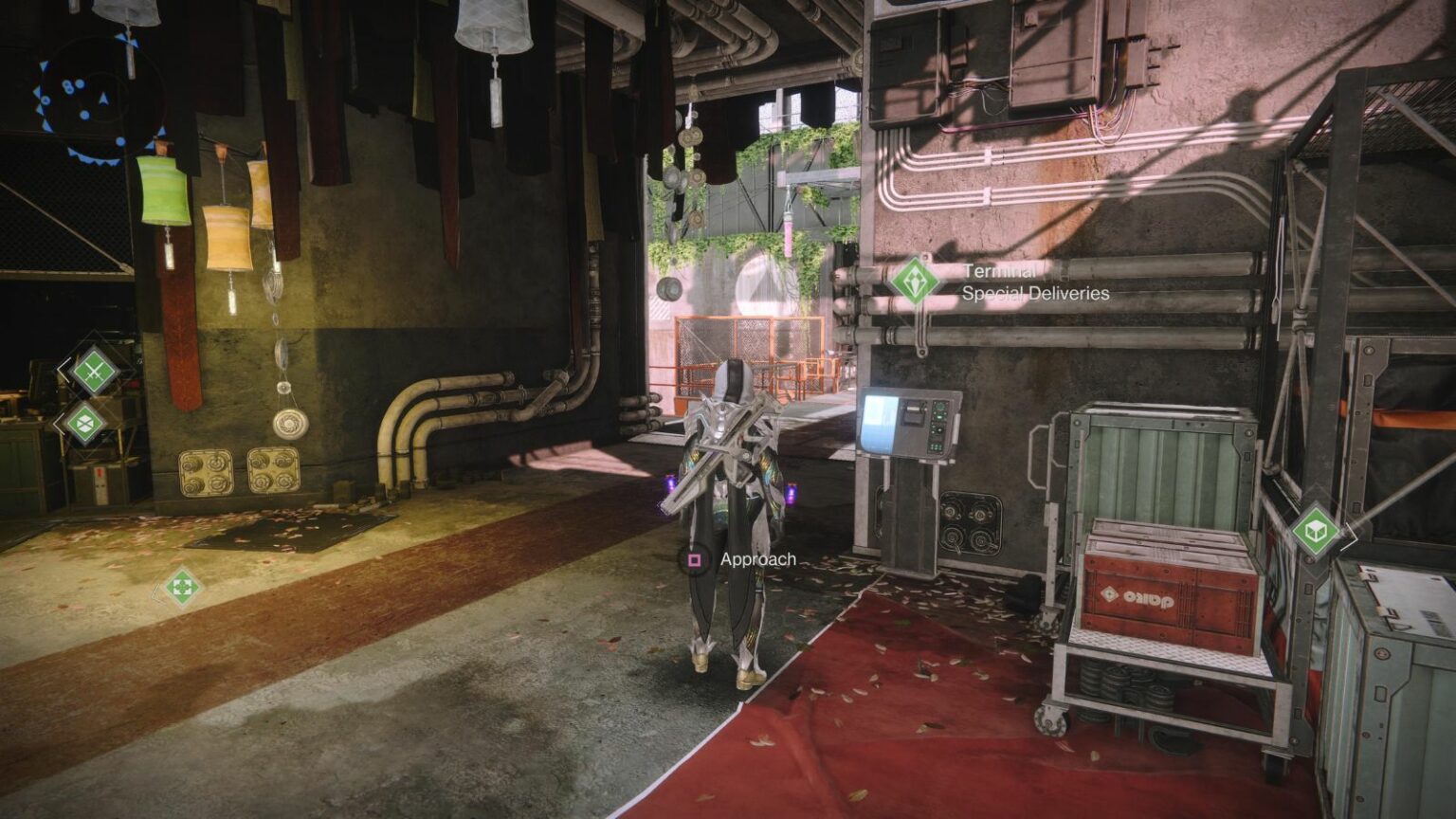Click the pink square interact button icon
The image size is (1456, 819).
click(x=696, y=560)
